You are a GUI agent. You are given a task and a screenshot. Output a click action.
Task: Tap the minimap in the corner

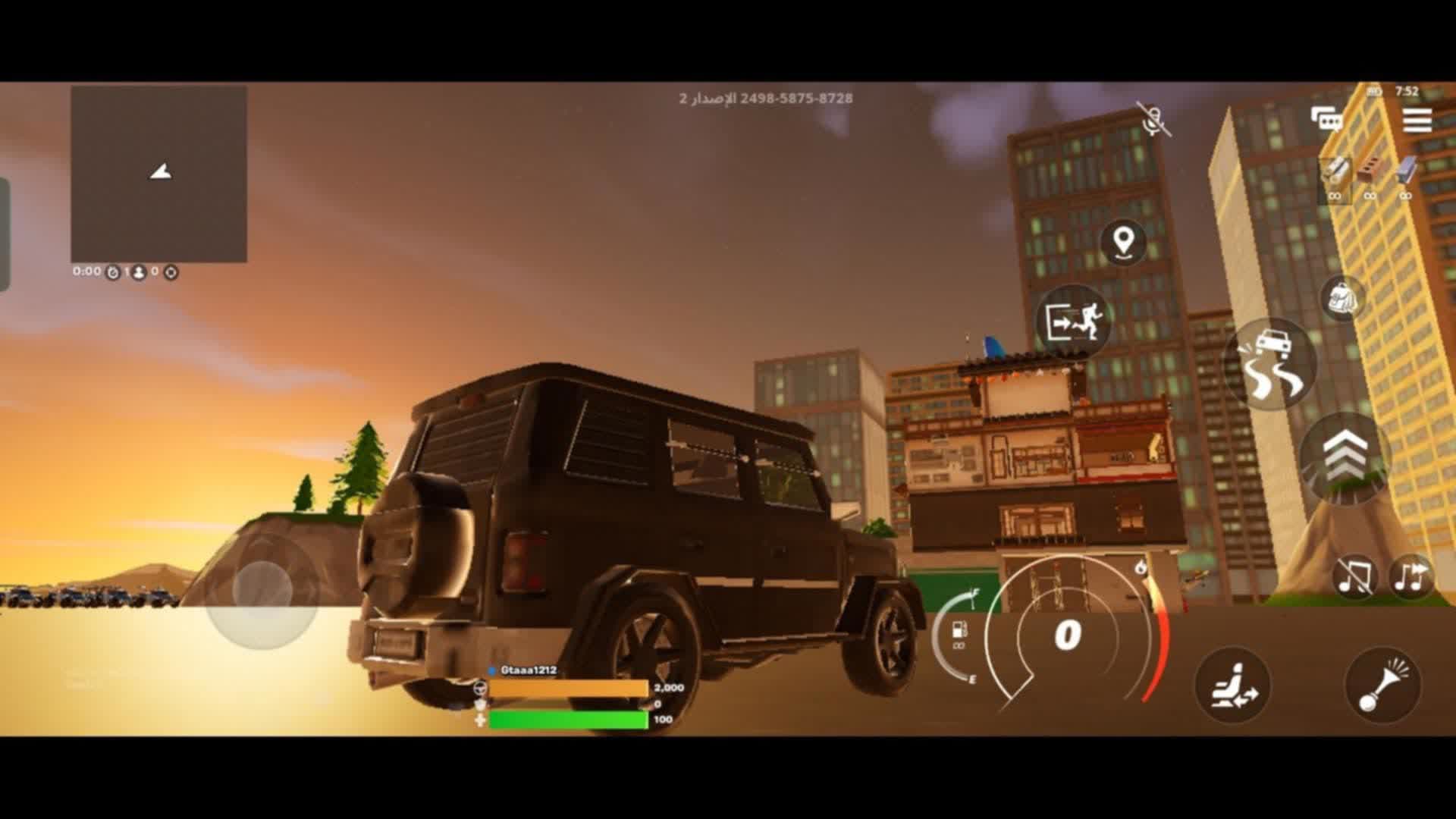point(159,174)
